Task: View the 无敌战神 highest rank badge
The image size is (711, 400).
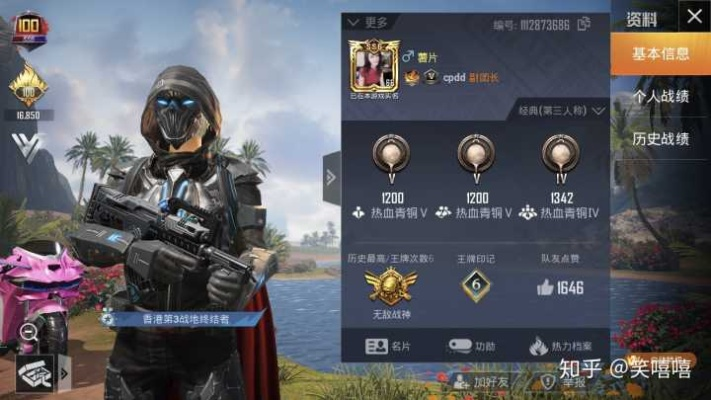Action: point(390,290)
